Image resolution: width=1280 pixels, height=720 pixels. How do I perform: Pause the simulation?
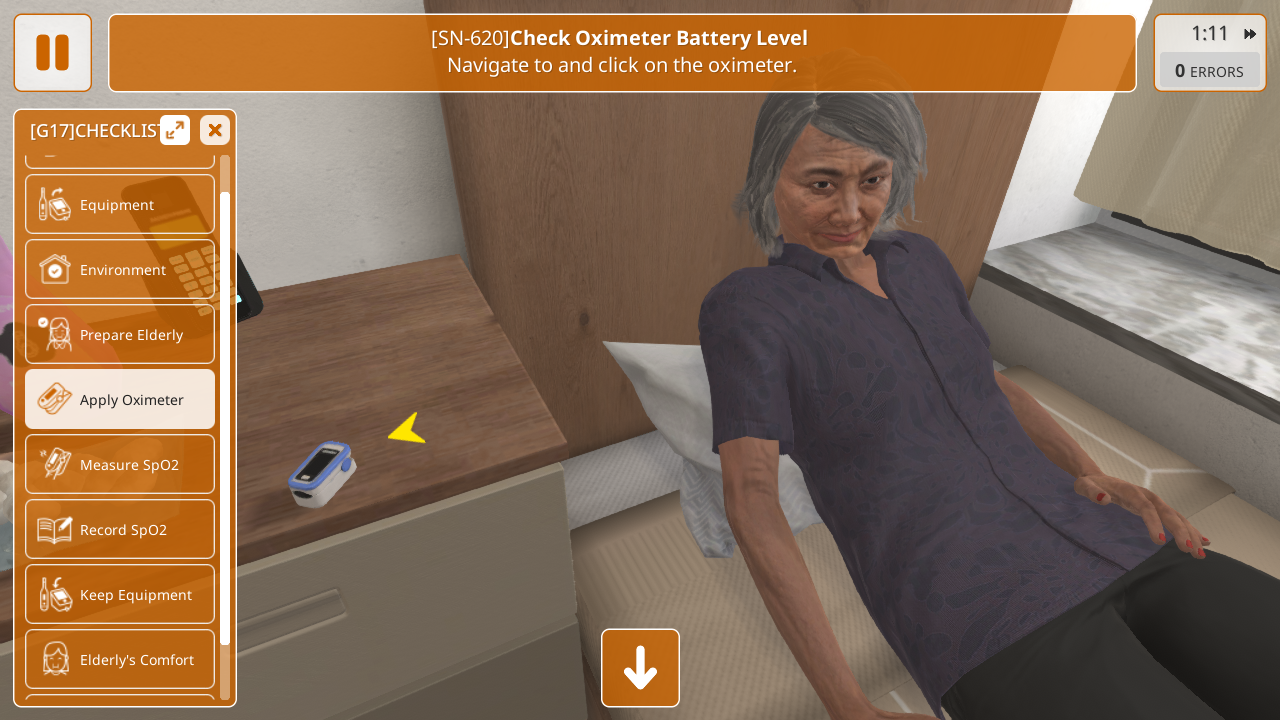click(x=52, y=53)
